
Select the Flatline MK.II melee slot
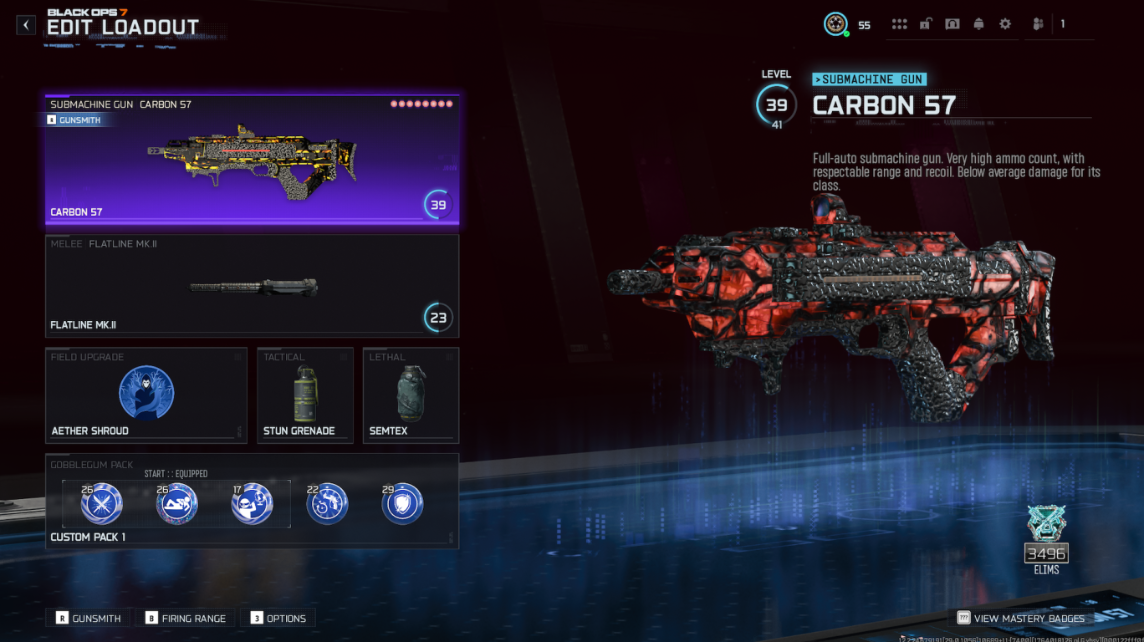coord(252,285)
